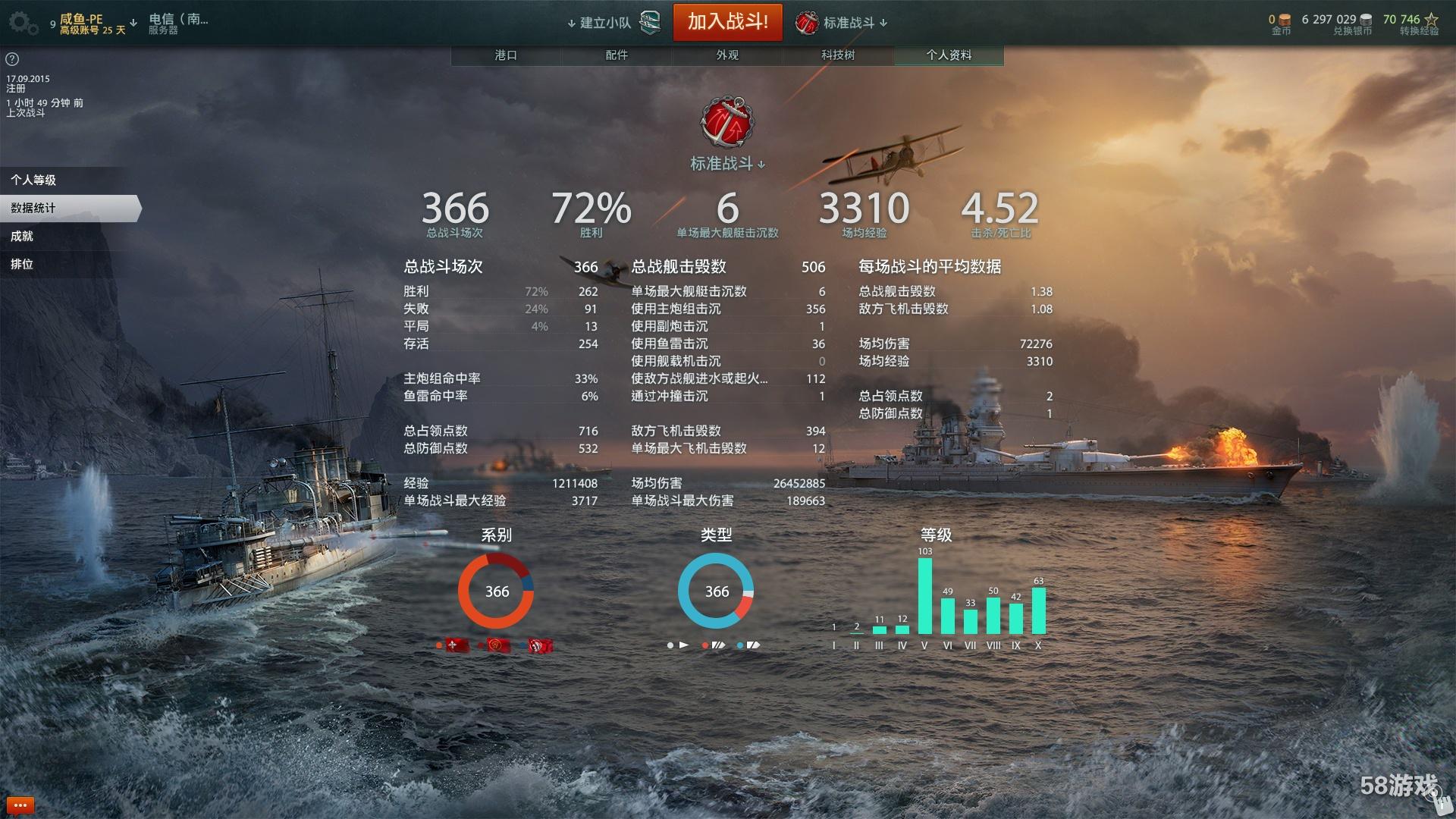Screen dimensions: 1456x819
Task: Switch to the 港口 port tab
Action: 506,55
